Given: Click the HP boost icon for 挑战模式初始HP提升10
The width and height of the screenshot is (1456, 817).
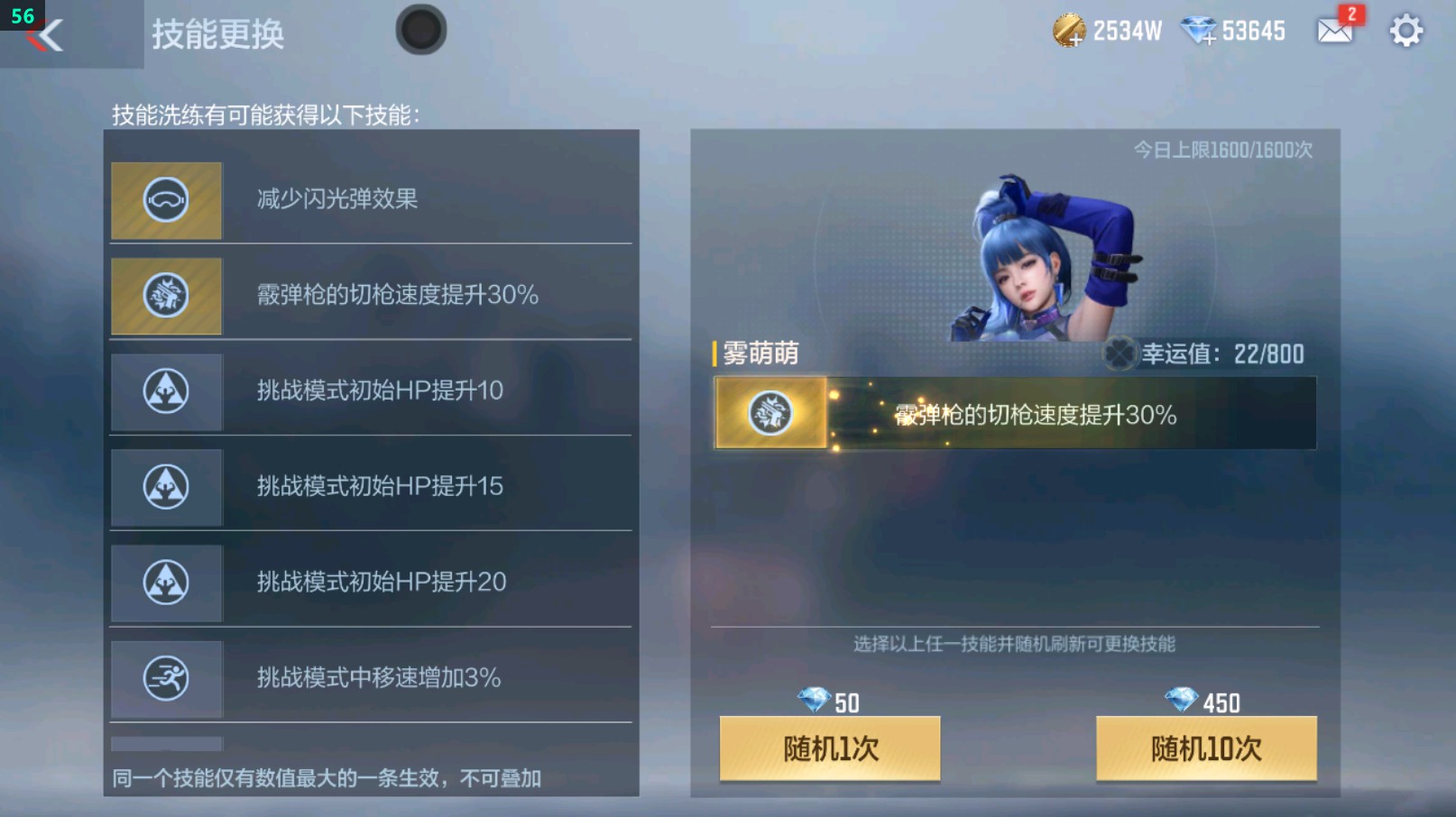Looking at the screenshot, I should pyautogui.click(x=166, y=391).
